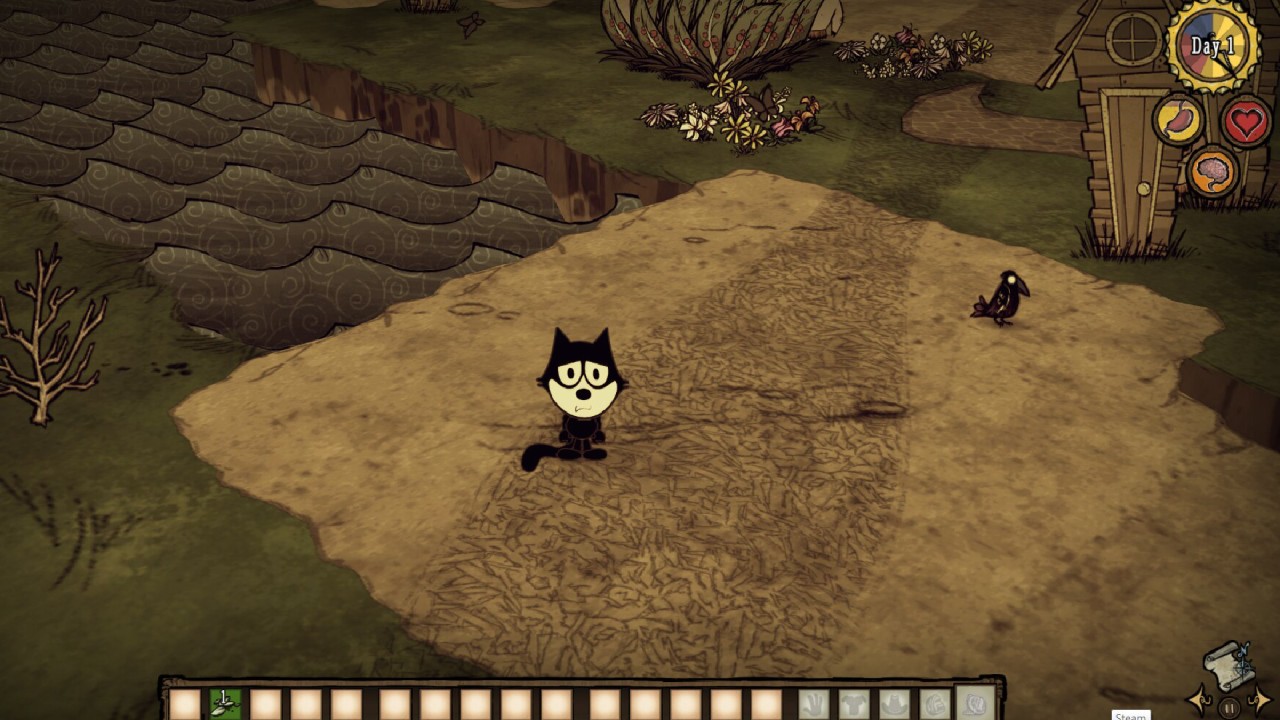1280x720 pixels.
Task: Click the hand equipment slot
Action: (x=813, y=703)
